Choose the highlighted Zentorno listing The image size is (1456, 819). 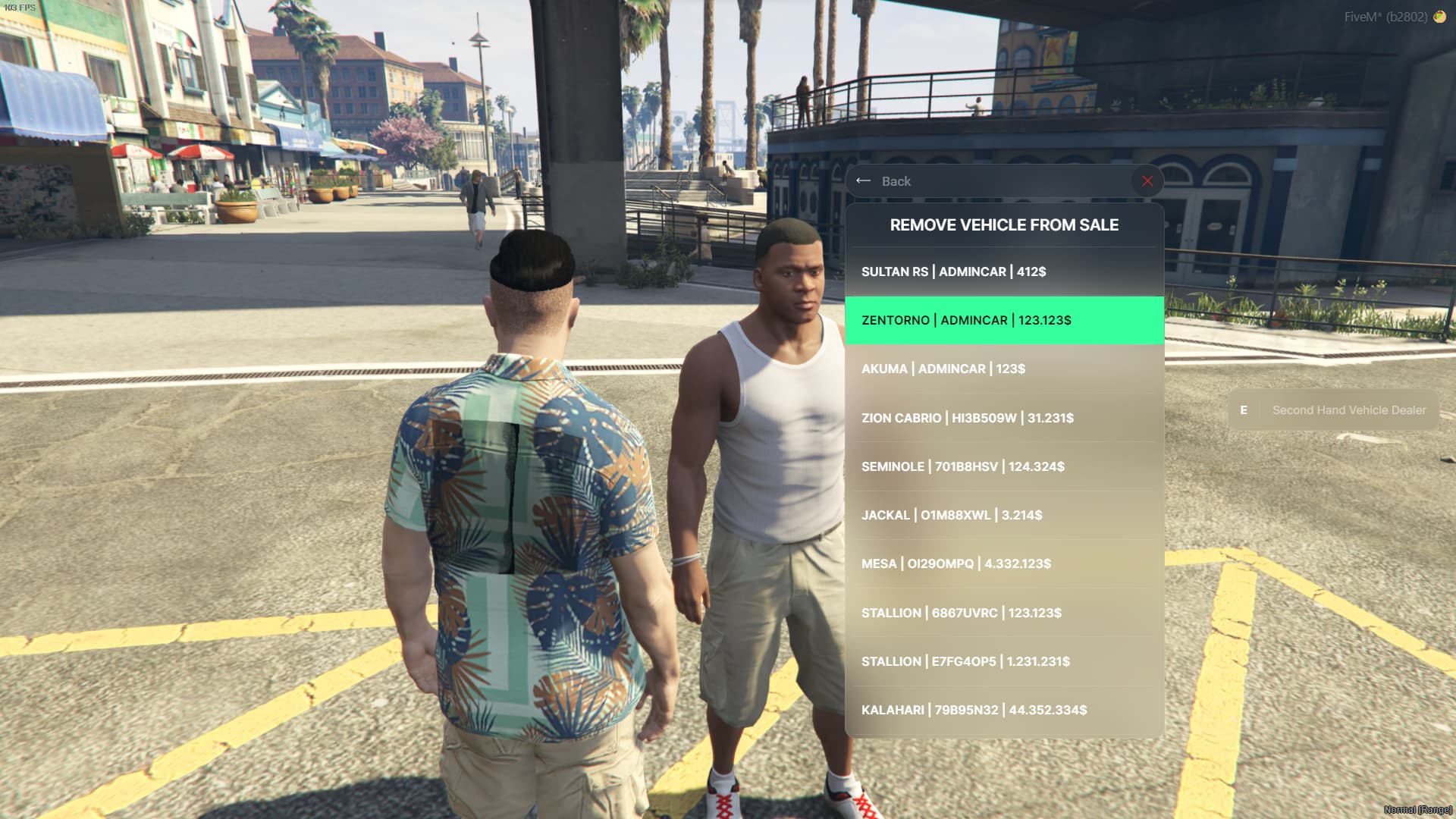[1003, 320]
